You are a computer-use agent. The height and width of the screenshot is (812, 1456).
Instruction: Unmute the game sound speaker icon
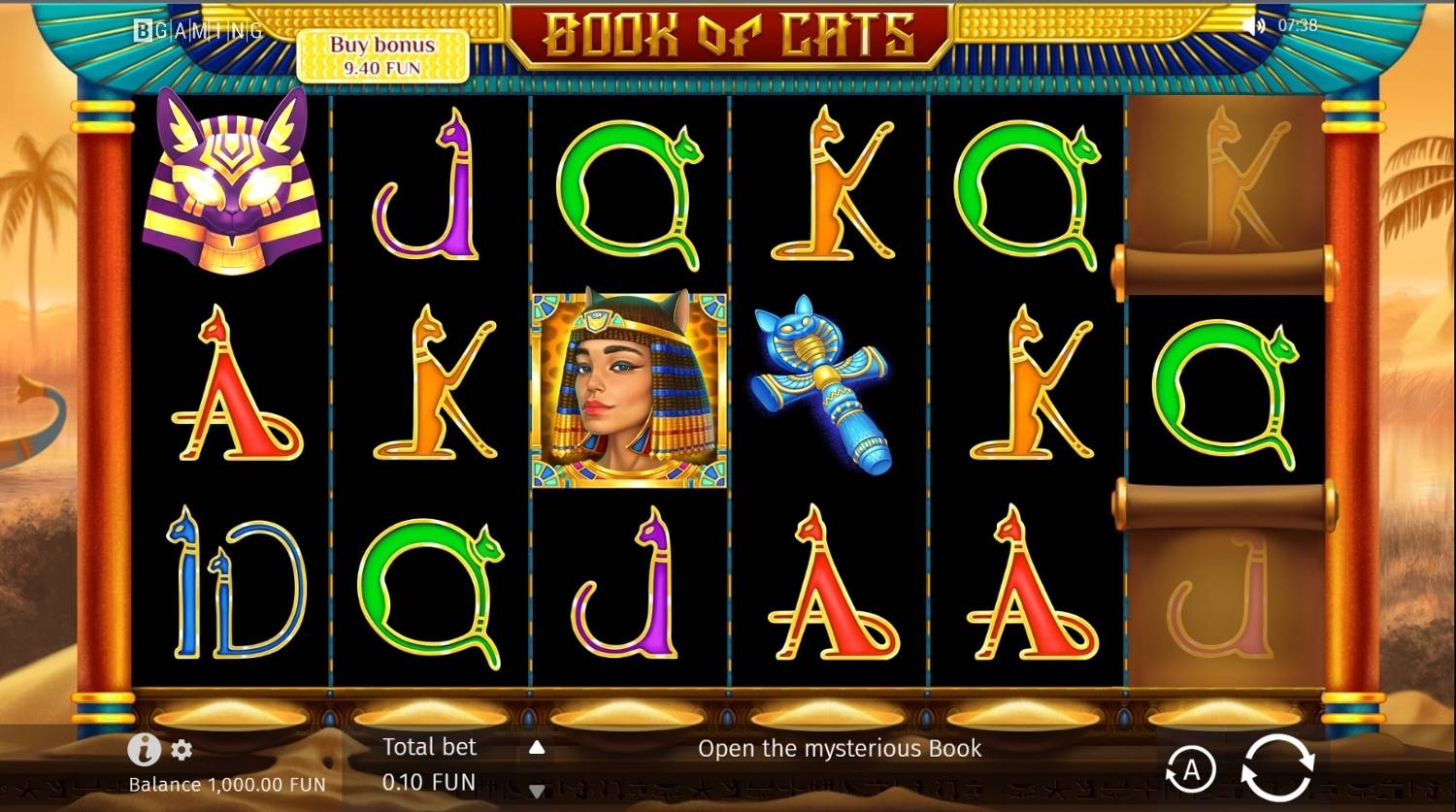1250,27
